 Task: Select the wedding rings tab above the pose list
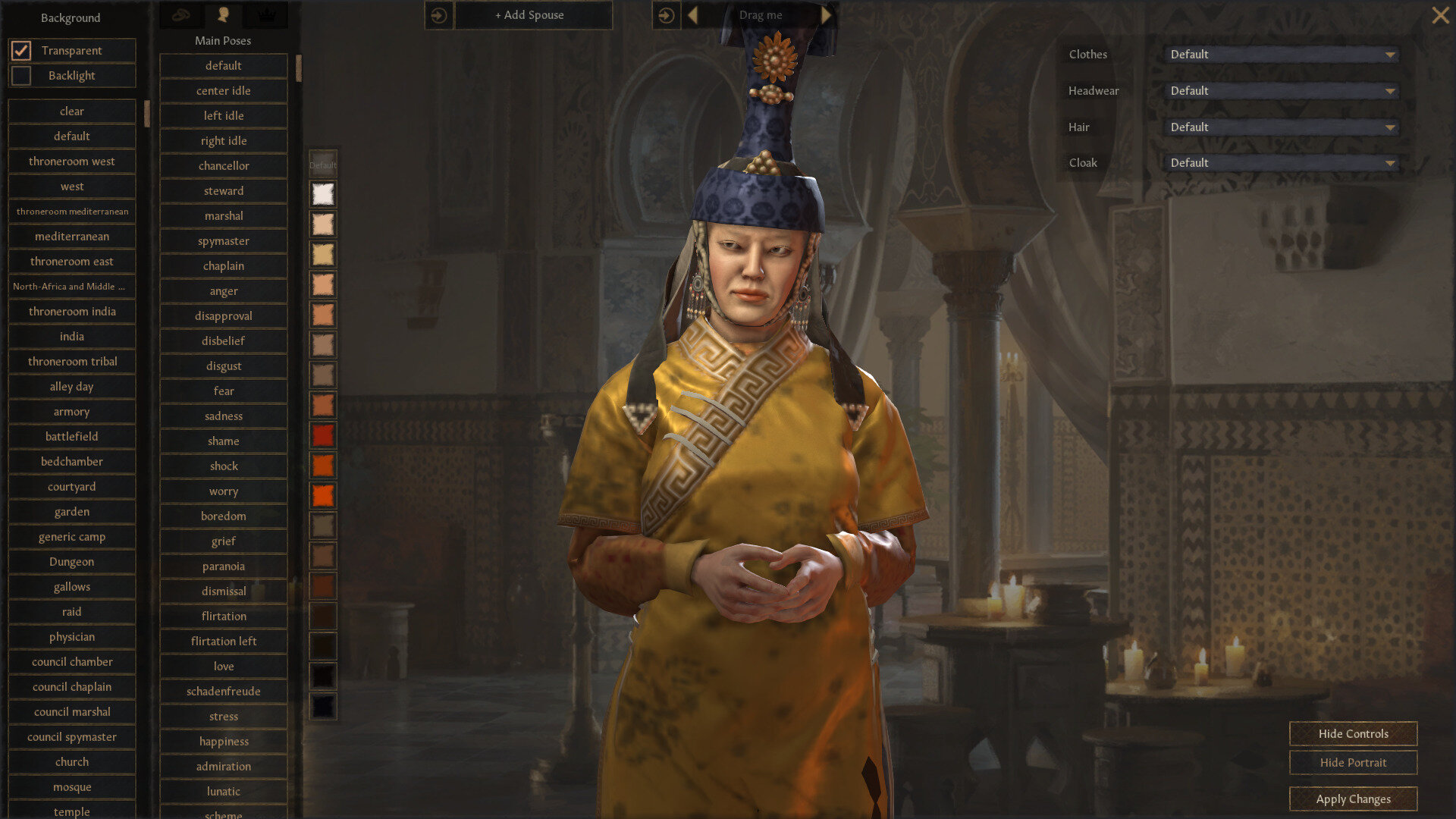pos(181,14)
